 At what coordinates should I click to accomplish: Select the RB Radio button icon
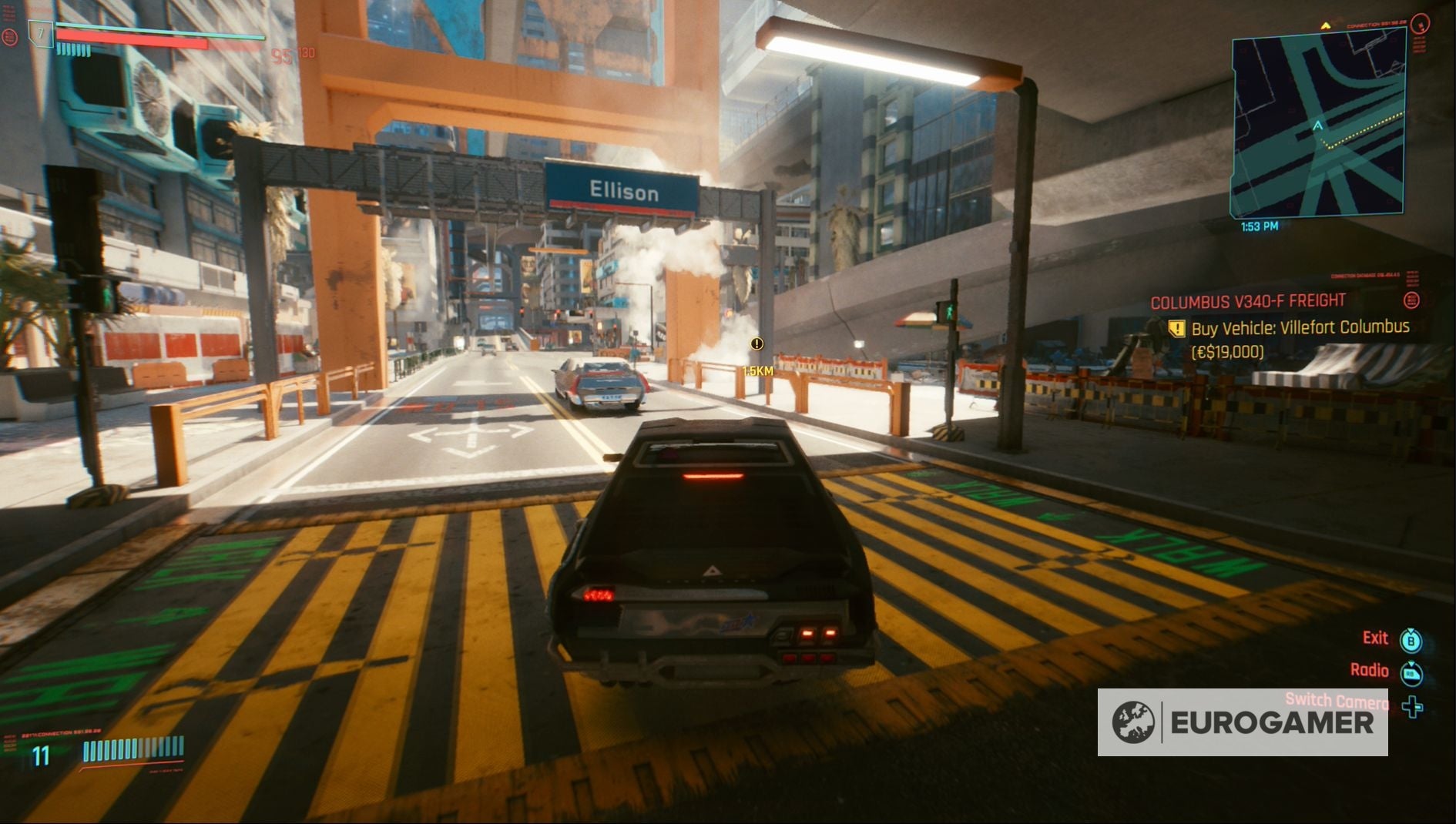click(1413, 673)
